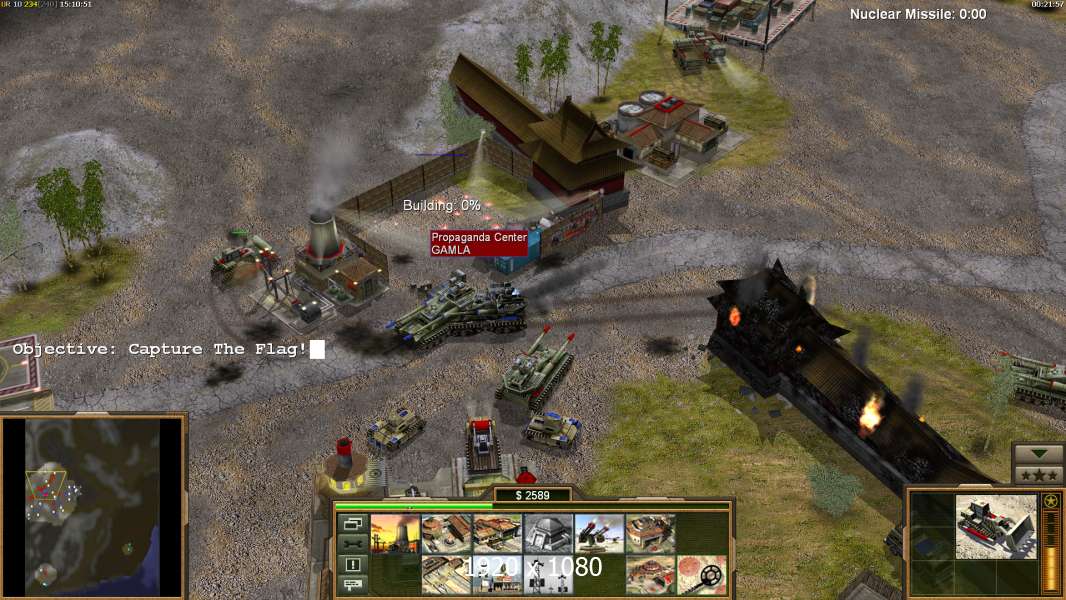
Task: Choose the Barracks build icon
Action: [x=446, y=534]
